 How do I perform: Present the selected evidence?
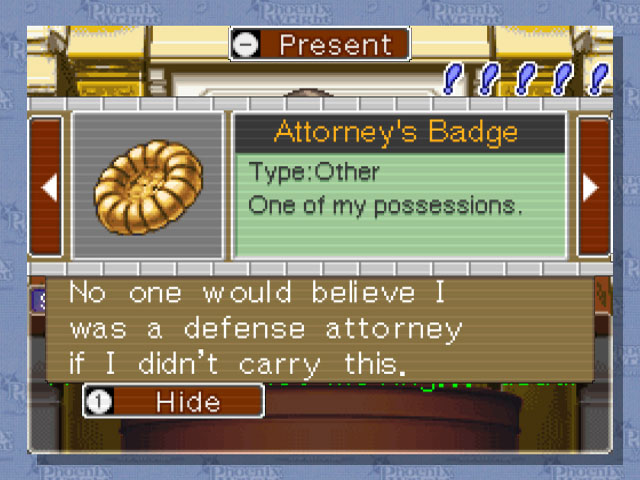[319, 45]
